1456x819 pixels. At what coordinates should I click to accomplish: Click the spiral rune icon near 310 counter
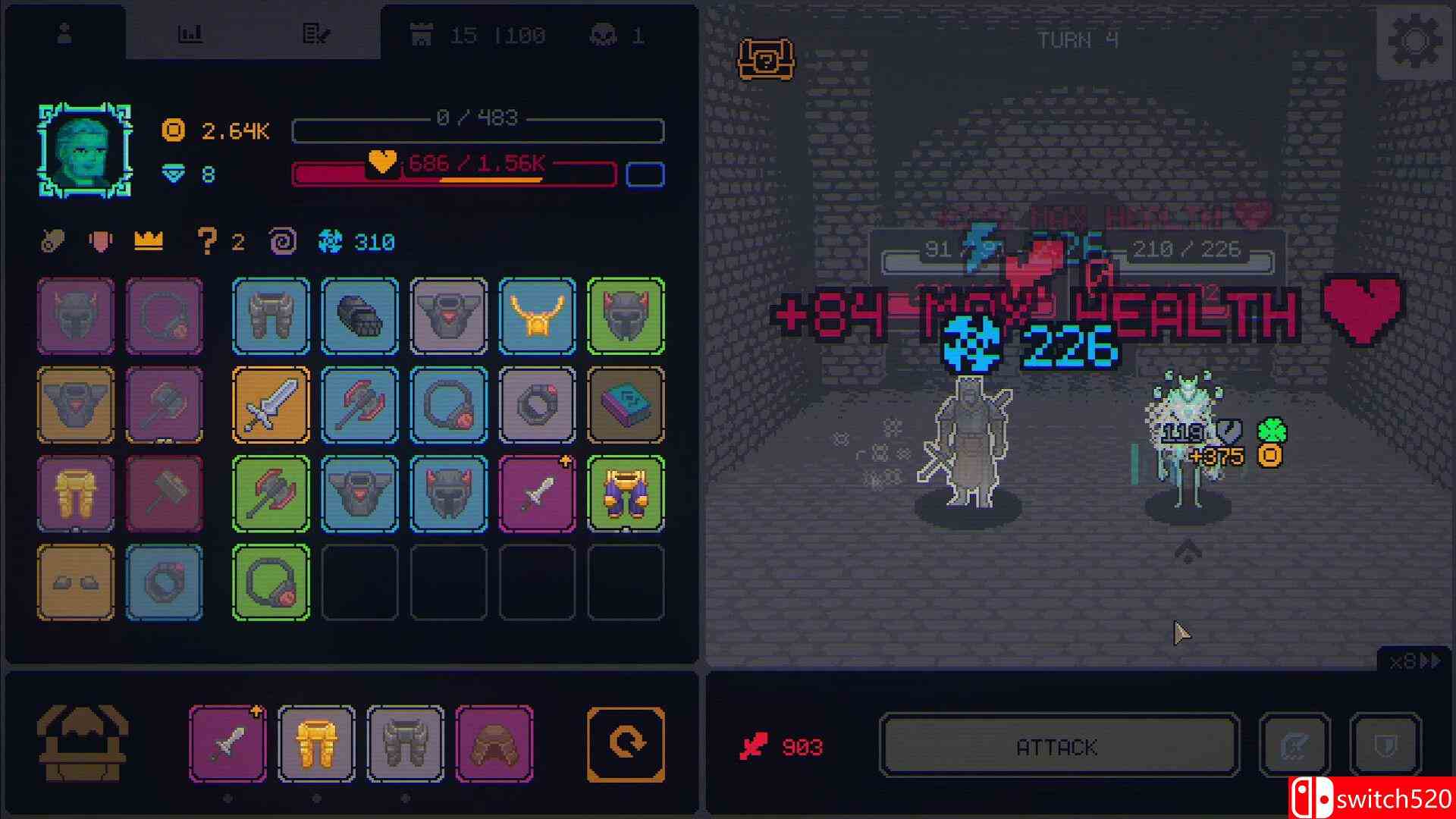click(x=281, y=241)
